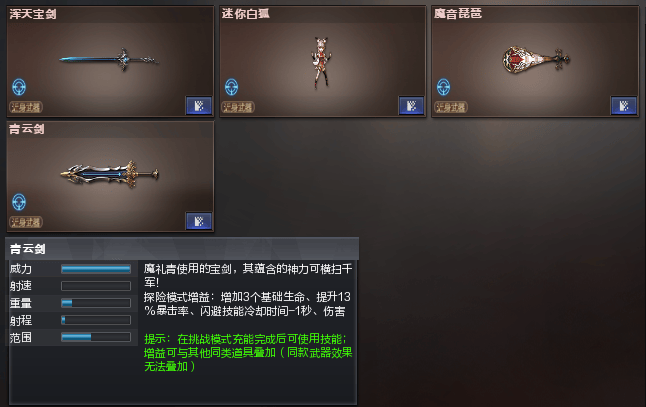Click the blue button on 浑天宝剑 card
Screen dimensions: 646x407
pyautogui.click(x=197, y=106)
